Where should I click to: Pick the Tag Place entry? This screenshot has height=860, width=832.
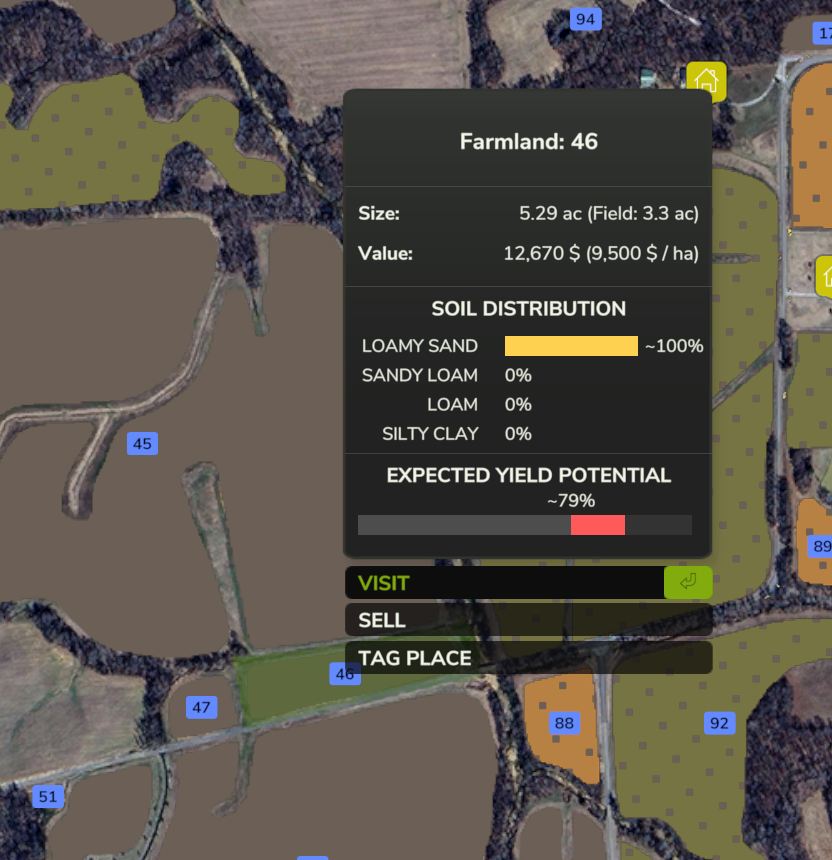pos(528,658)
